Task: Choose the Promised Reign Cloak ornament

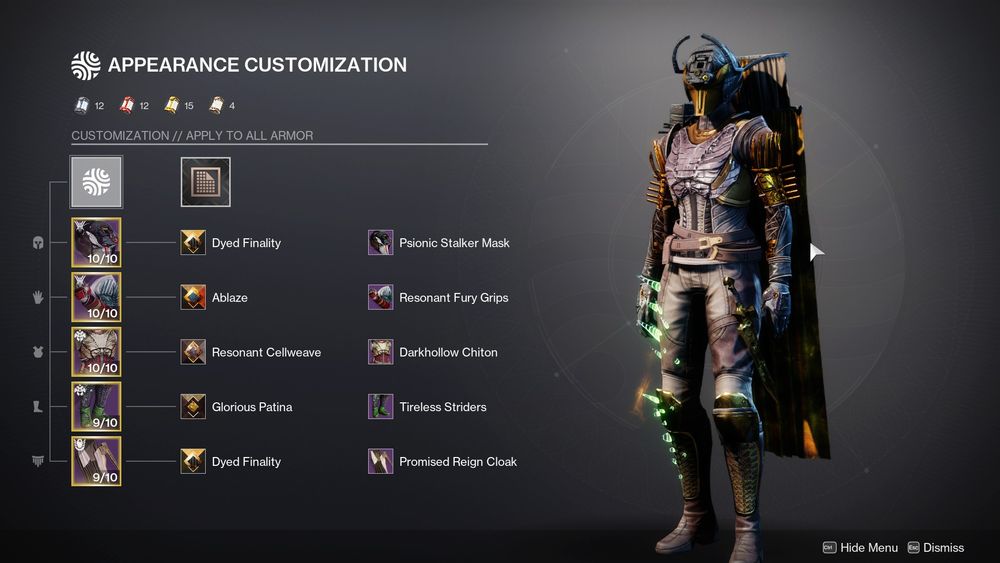Action: [380, 461]
